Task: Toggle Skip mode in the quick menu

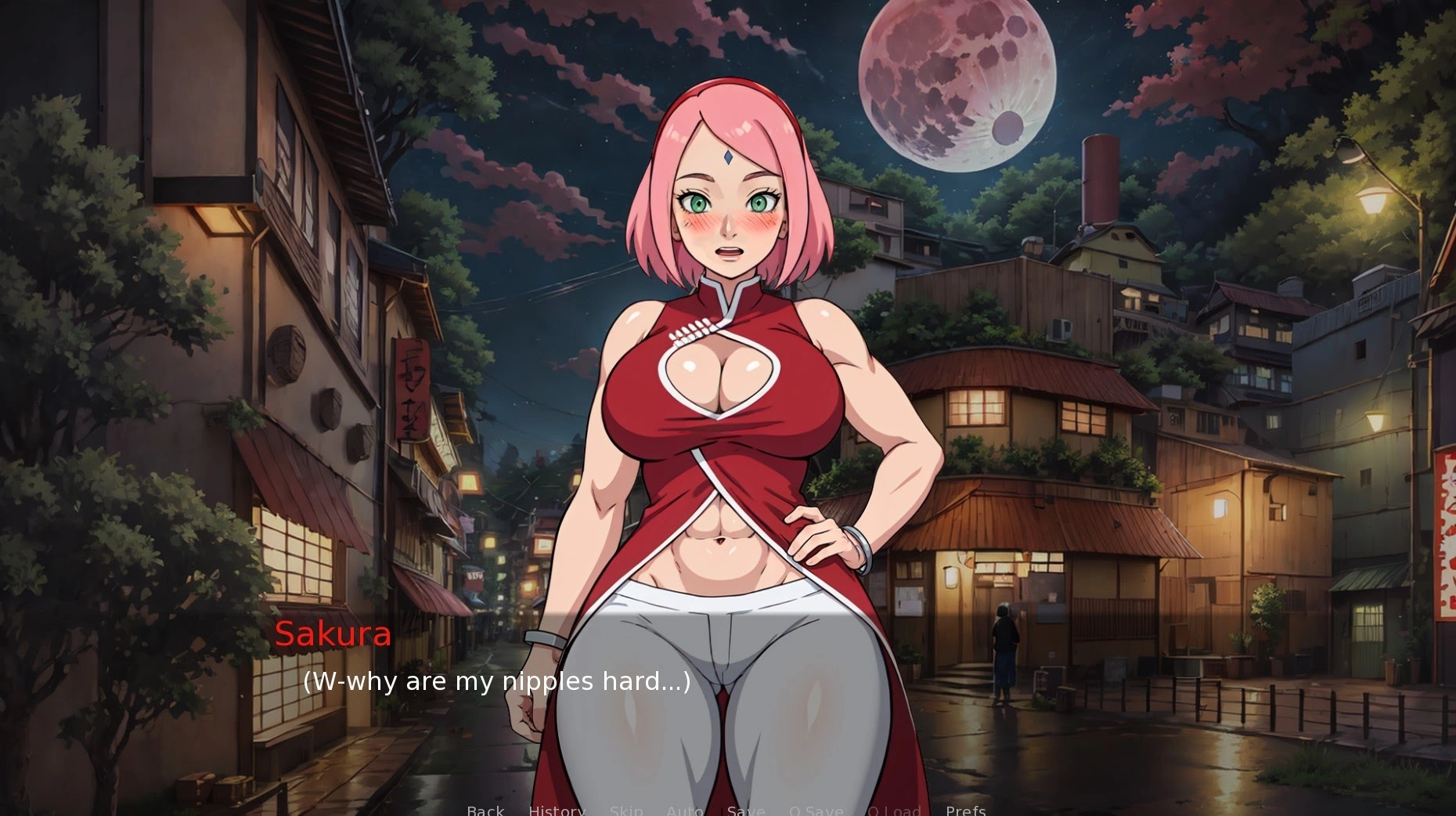Action: 626,810
